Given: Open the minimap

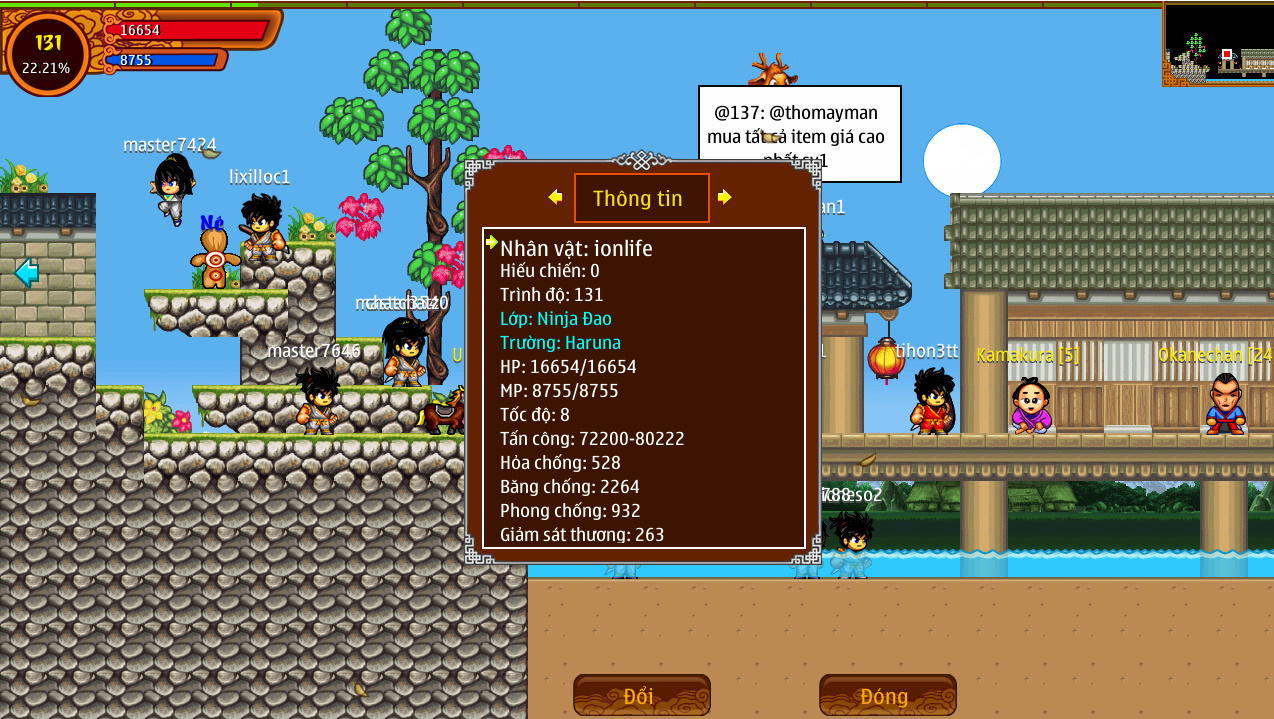Looking at the screenshot, I should point(1217,44).
